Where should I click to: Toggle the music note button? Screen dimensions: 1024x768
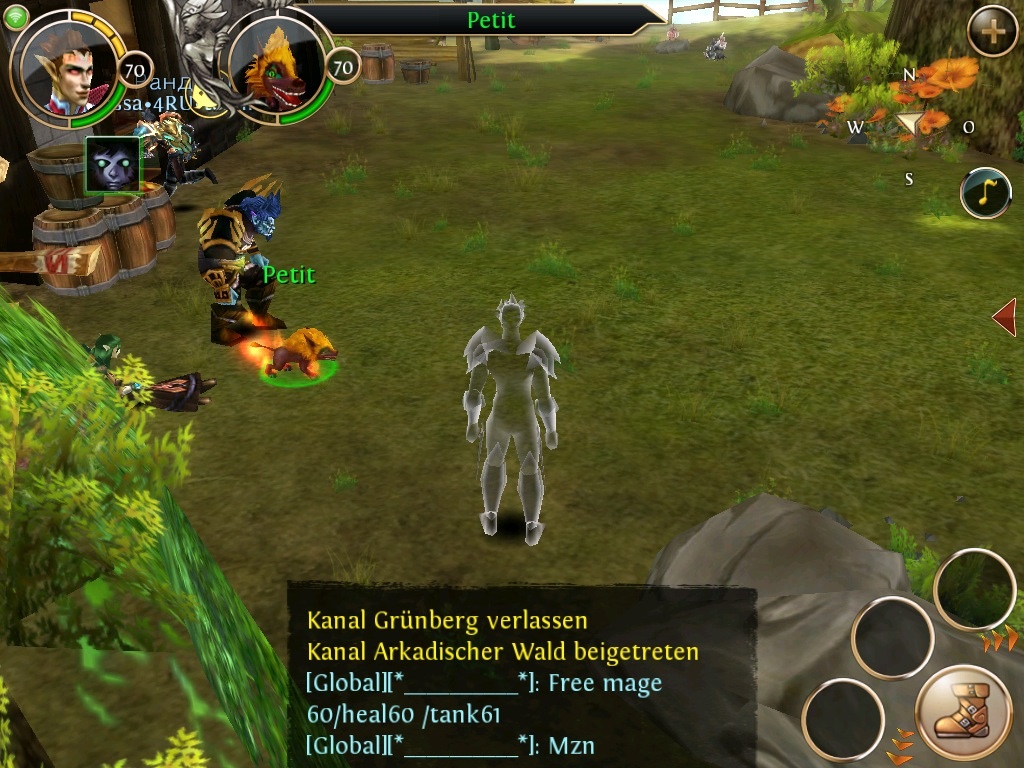[985, 193]
